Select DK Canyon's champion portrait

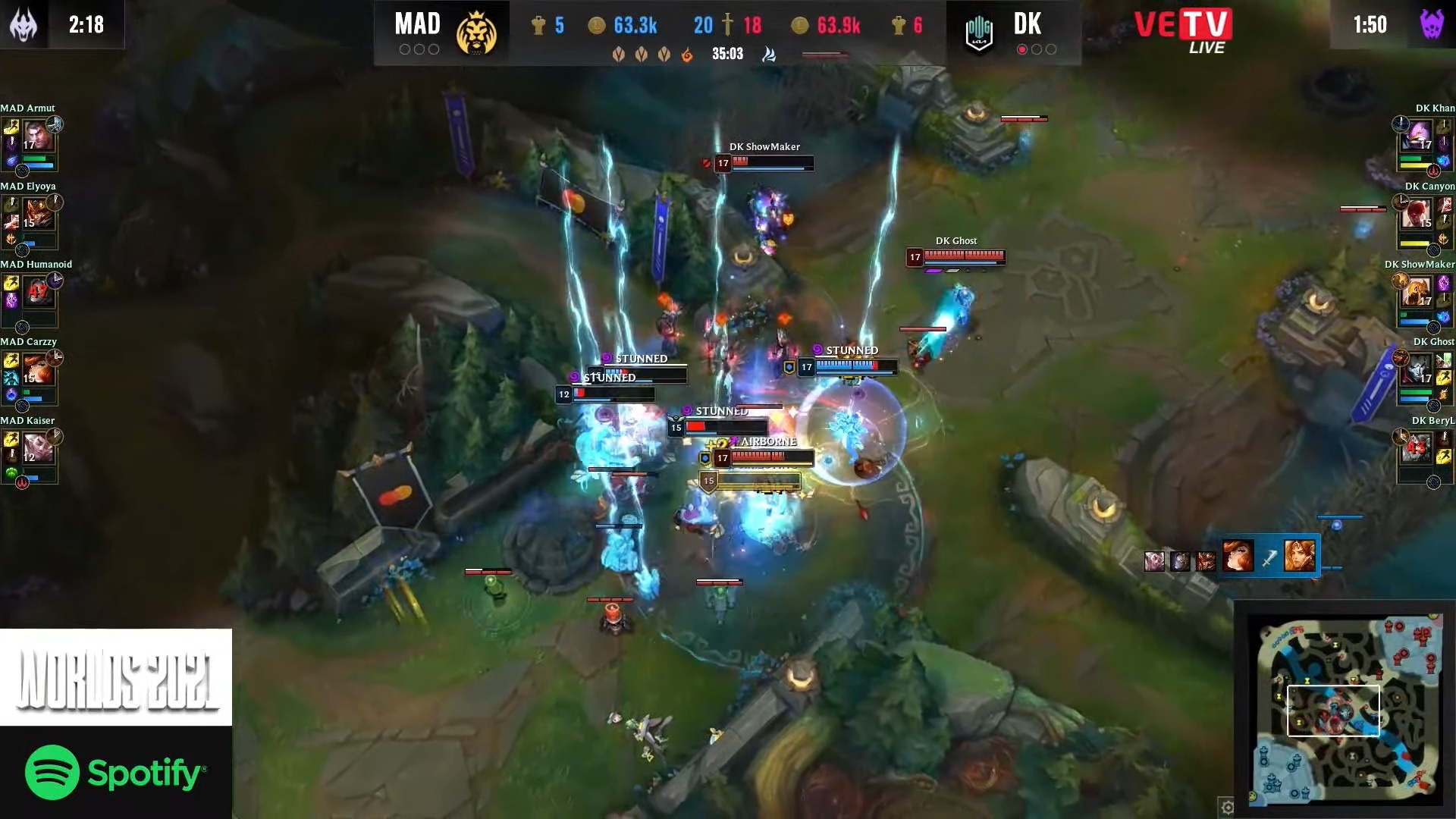(x=1417, y=215)
